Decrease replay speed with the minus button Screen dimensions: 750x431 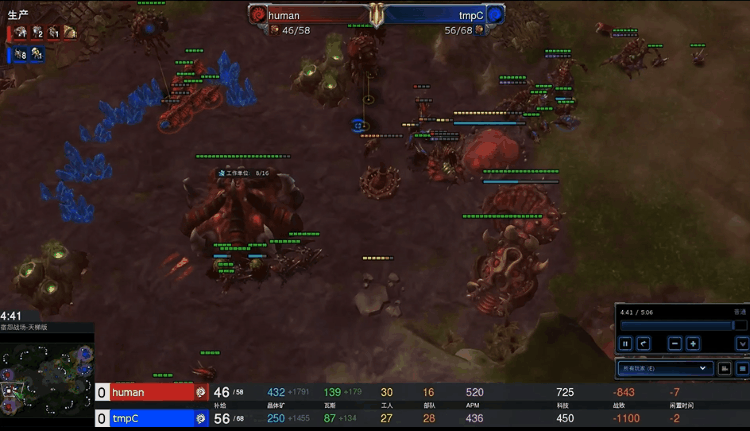click(x=675, y=344)
